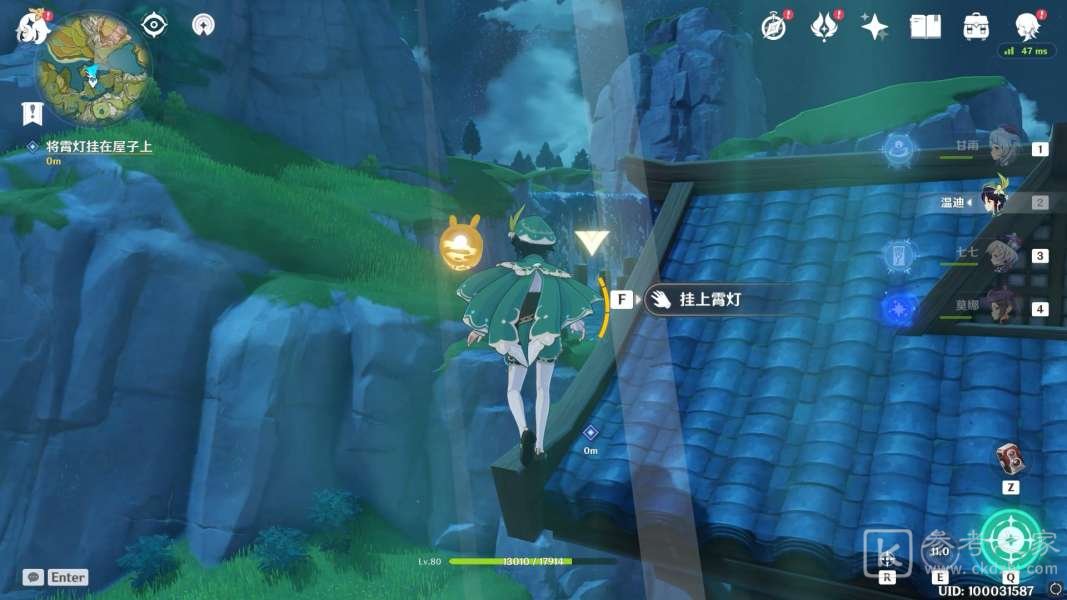Select the quest tracker 将霄灯挂在屋子上

tap(99, 146)
